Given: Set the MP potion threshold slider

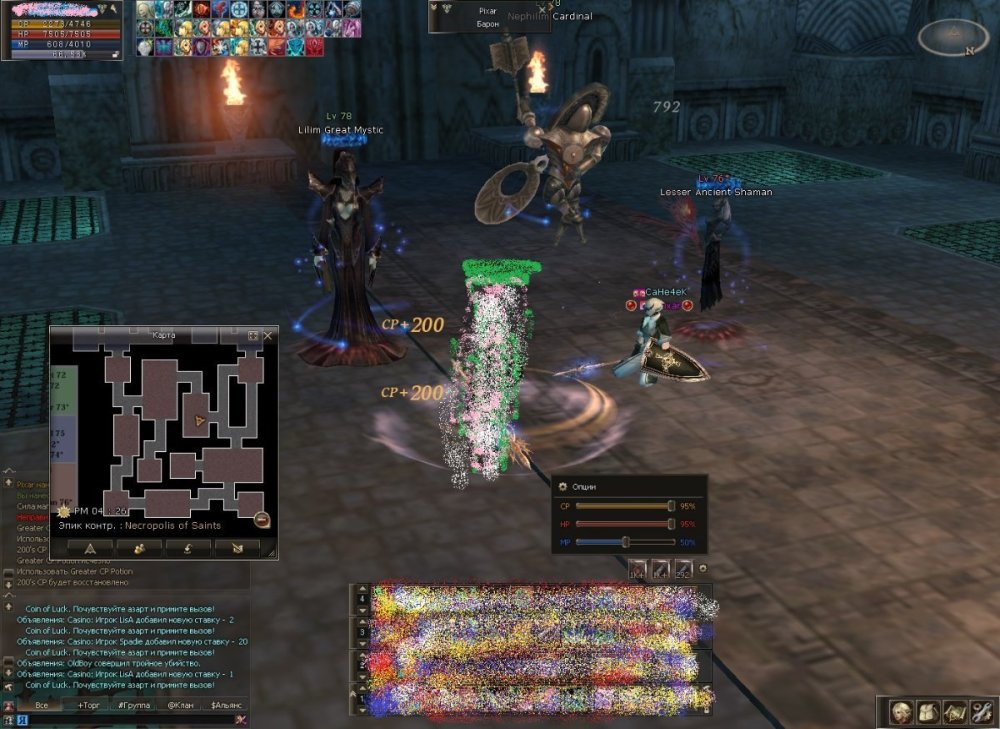Looking at the screenshot, I should click(625, 542).
